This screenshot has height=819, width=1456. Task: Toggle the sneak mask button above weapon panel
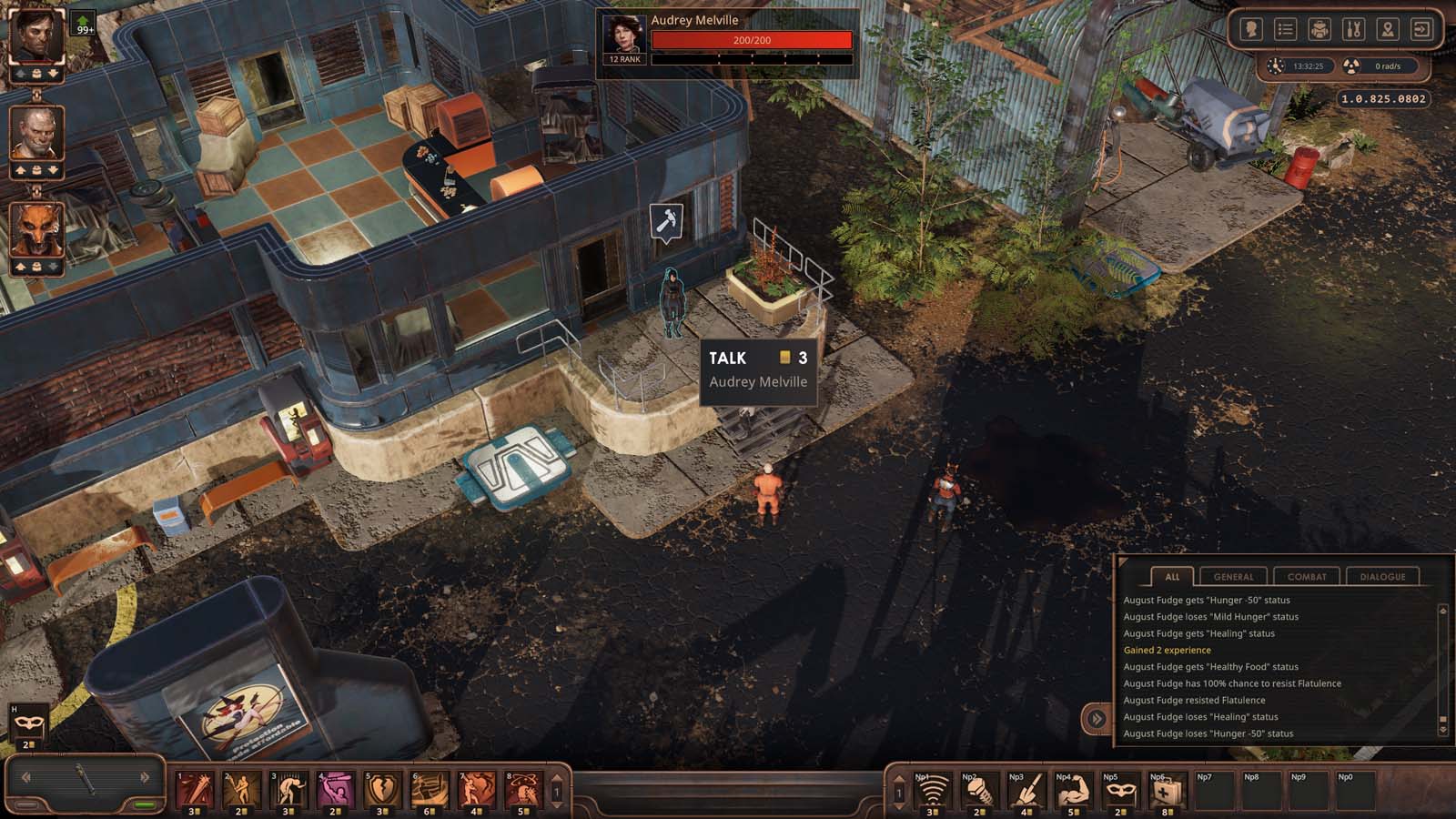tap(27, 723)
